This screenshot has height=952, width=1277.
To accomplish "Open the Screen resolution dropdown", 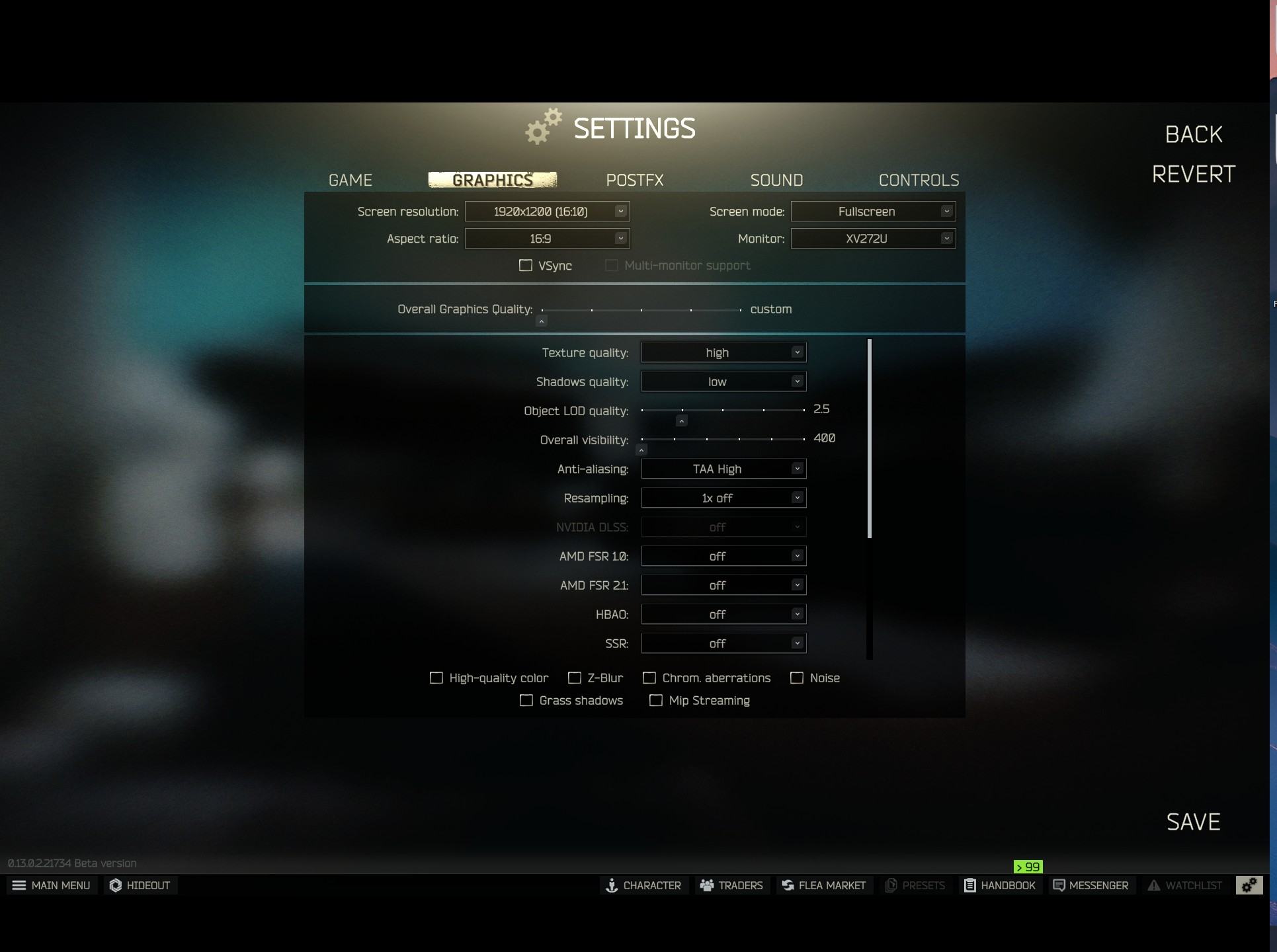I will pyautogui.click(x=547, y=212).
